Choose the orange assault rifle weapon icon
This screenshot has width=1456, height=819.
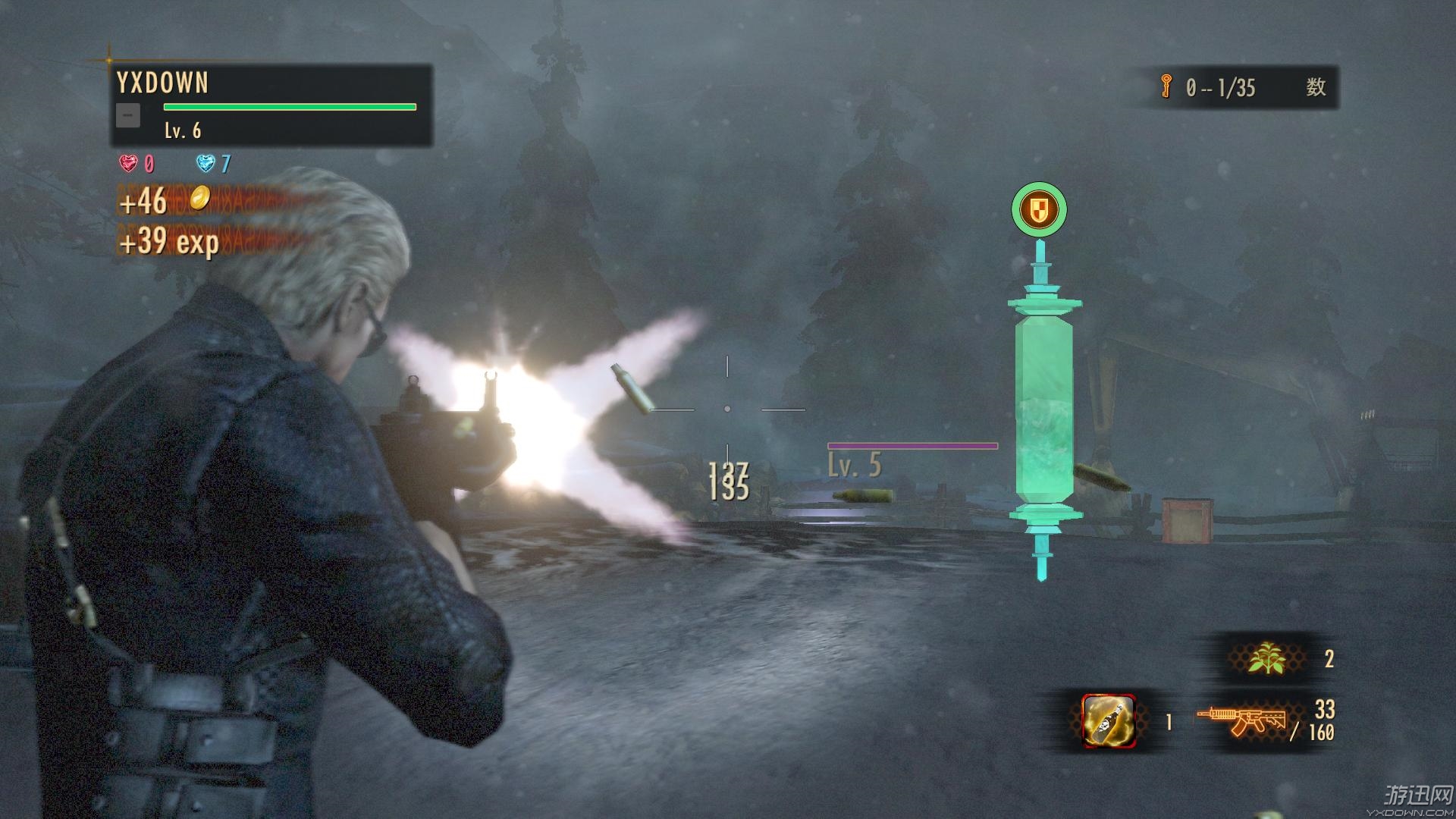coord(1240,720)
